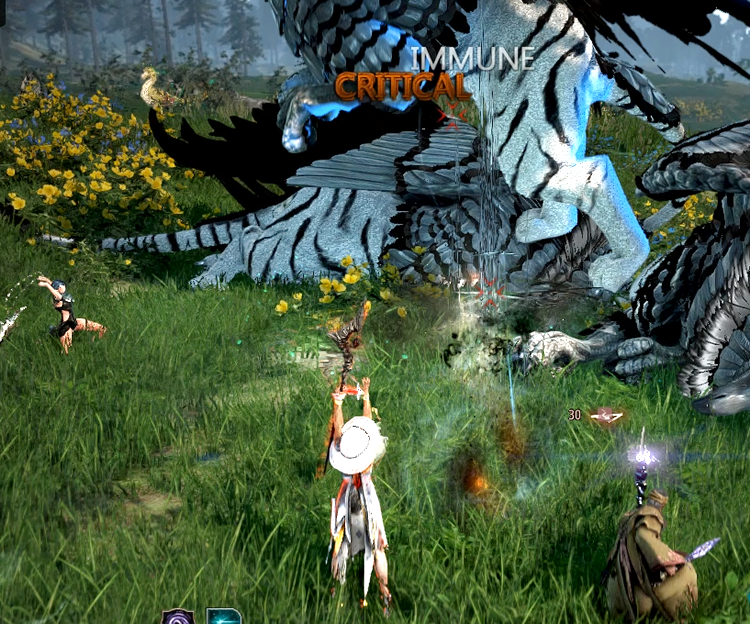
Task: Activate the purple swirl skill icon
Action: point(178,616)
